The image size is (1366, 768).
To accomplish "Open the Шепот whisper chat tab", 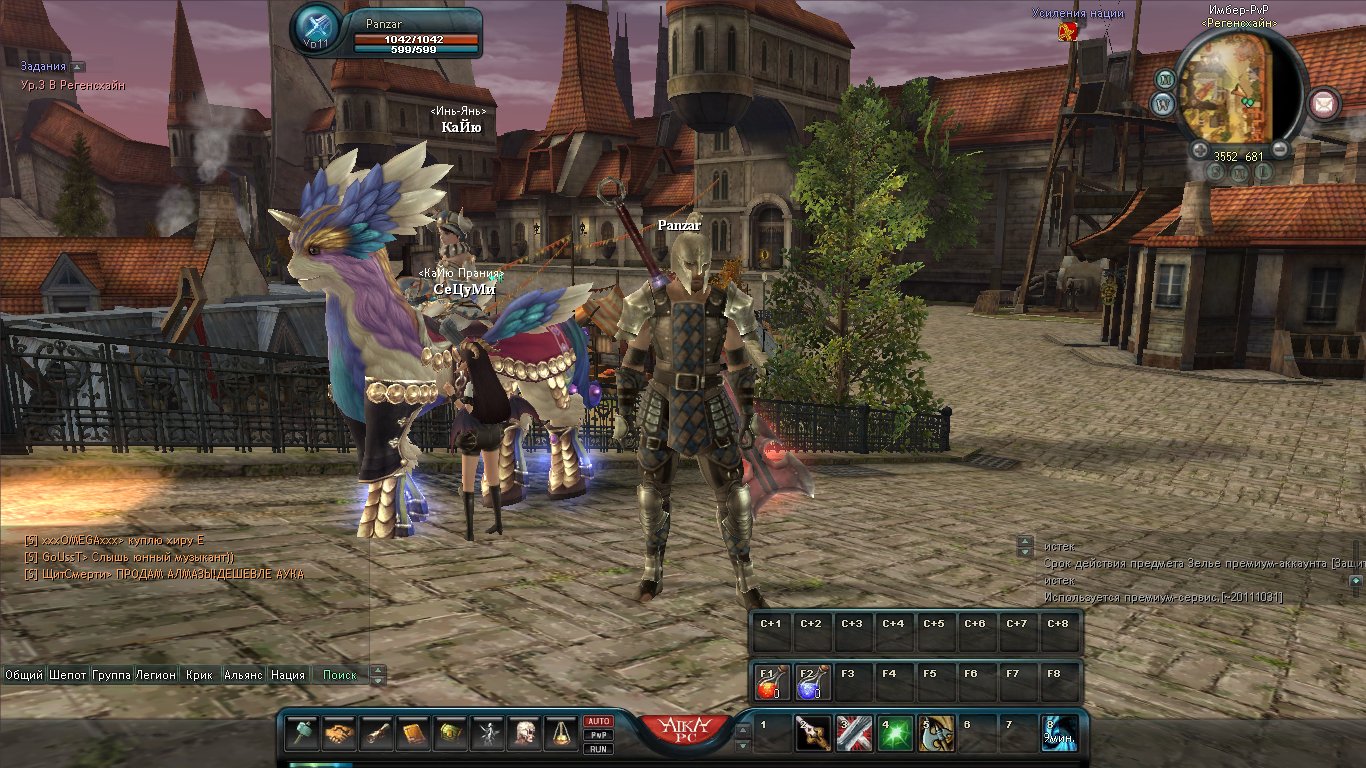I will [68, 675].
